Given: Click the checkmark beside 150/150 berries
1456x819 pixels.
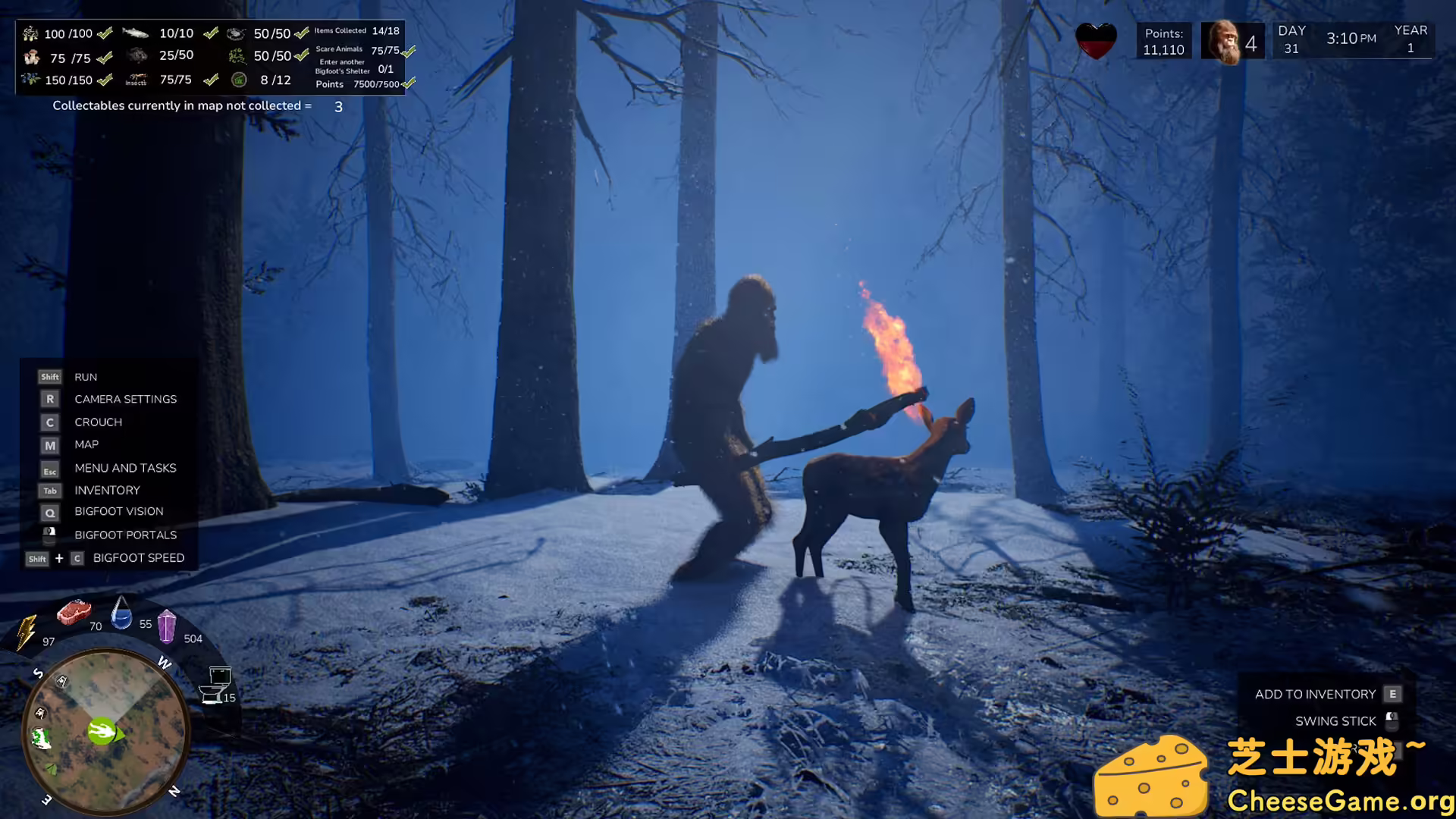Looking at the screenshot, I should 105,79.
